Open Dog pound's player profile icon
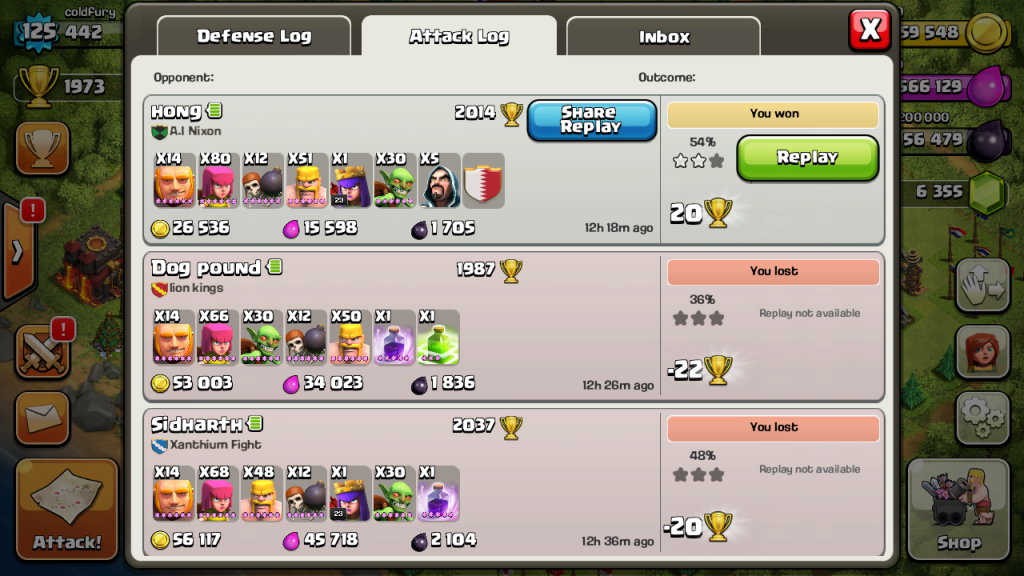The height and width of the screenshot is (576, 1024). click(x=274, y=267)
